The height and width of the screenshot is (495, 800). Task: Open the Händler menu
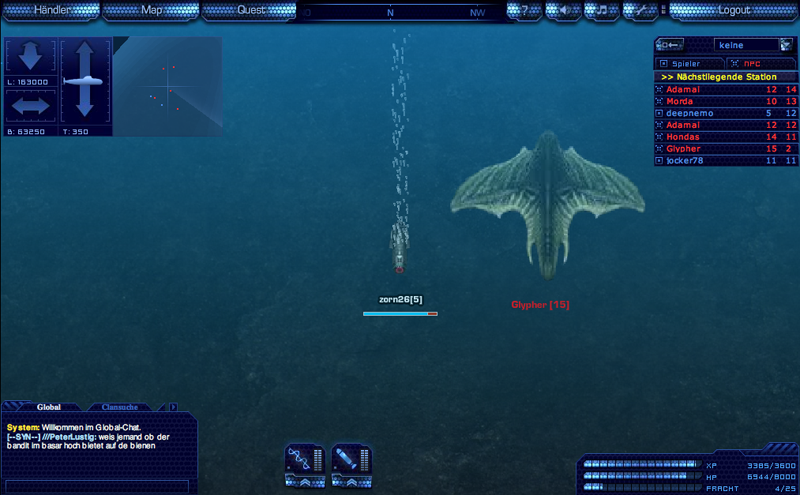point(52,10)
